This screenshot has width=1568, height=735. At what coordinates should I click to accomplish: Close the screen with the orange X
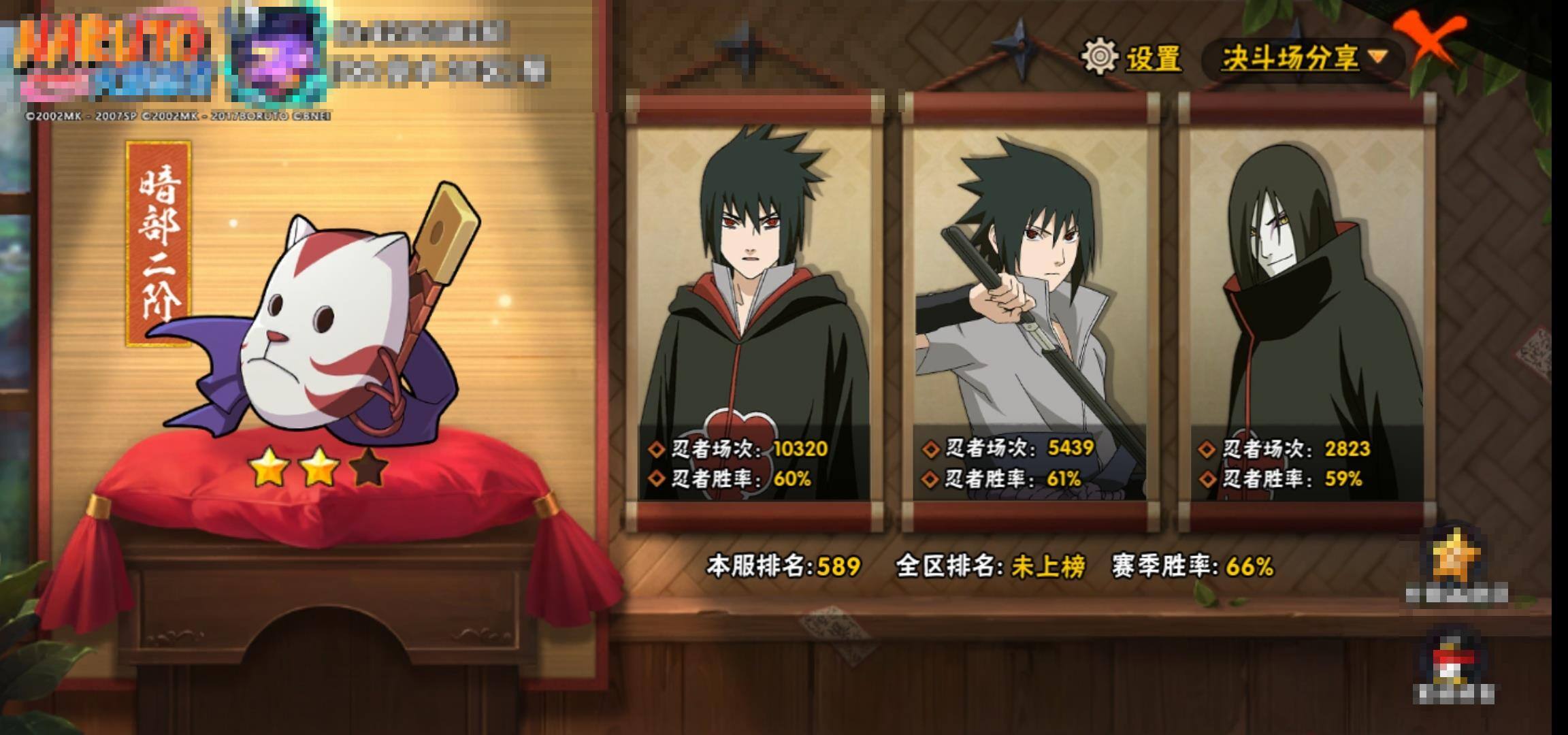pyautogui.click(x=1431, y=41)
